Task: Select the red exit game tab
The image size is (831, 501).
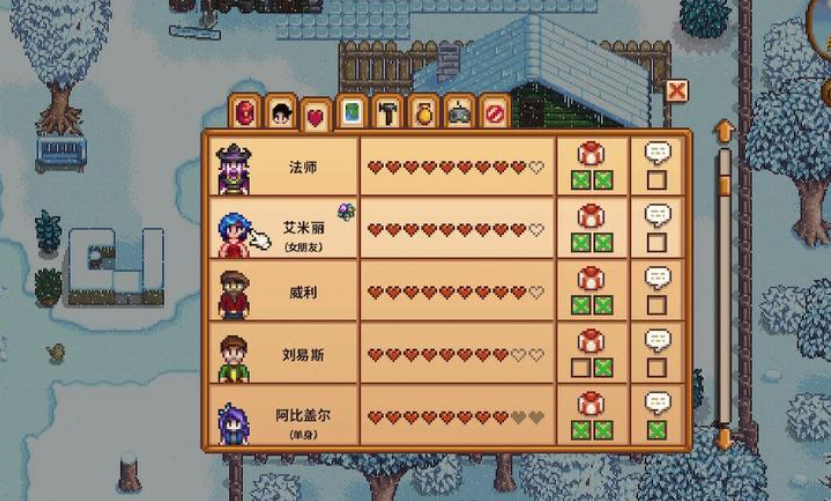Action: point(493,112)
